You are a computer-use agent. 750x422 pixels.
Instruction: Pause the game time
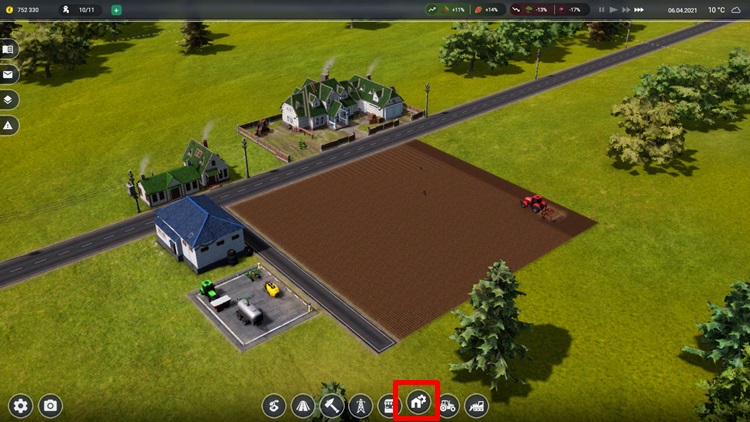click(x=601, y=10)
